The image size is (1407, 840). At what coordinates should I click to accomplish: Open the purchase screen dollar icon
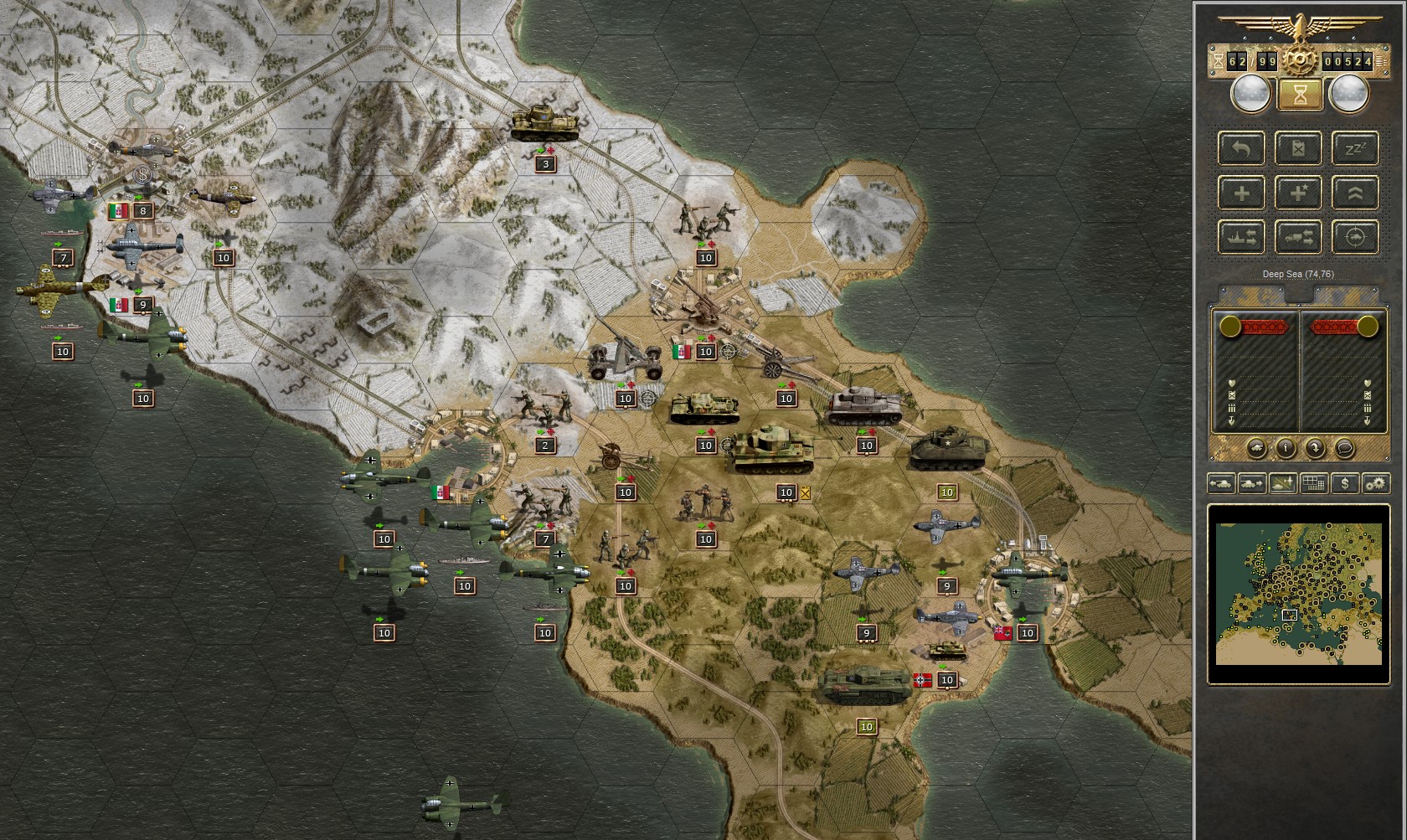[1345, 483]
